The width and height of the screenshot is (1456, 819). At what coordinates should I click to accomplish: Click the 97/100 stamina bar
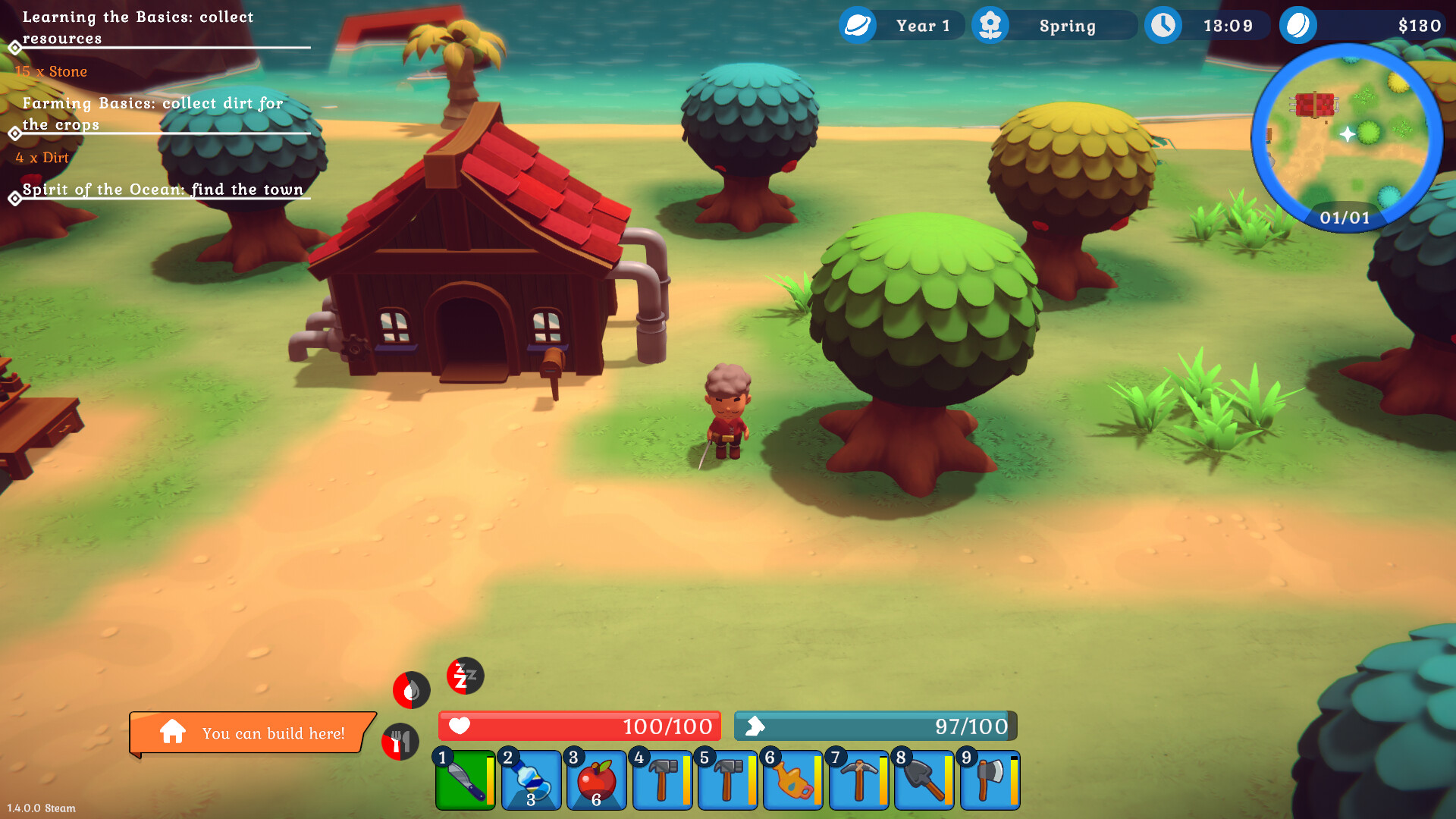[x=876, y=726]
